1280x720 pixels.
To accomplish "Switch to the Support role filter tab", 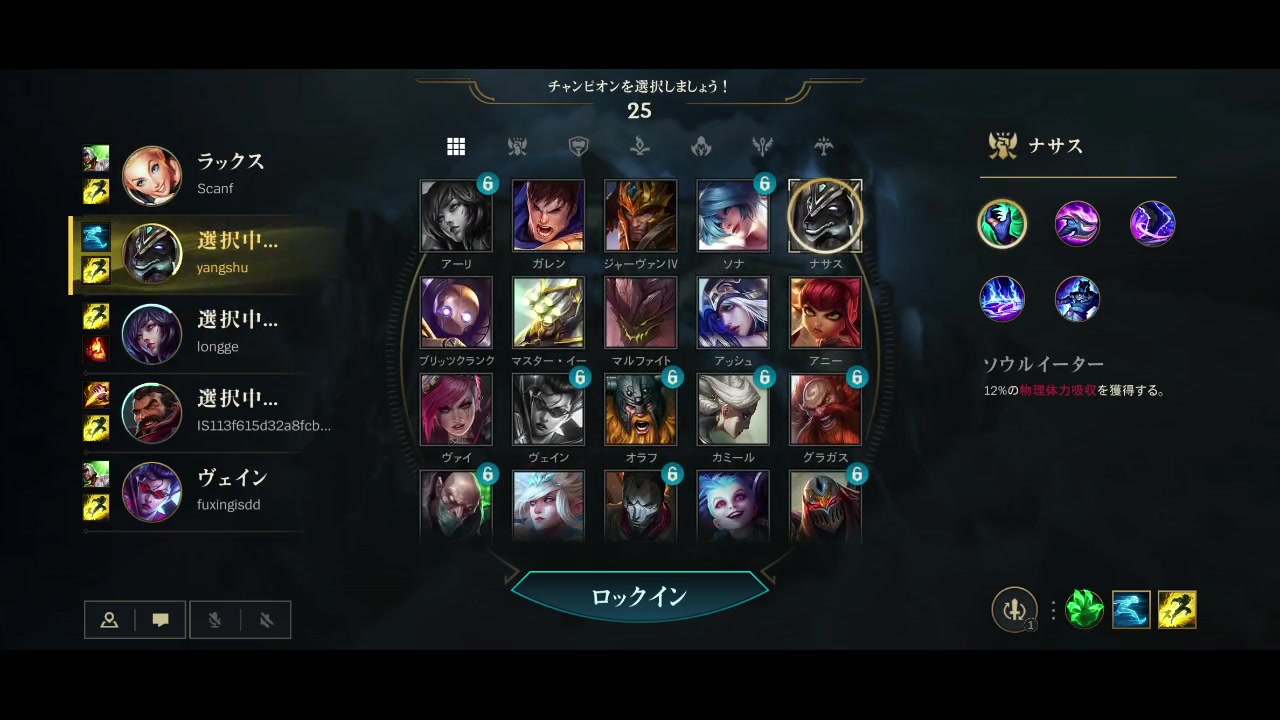I will click(823, 146).
